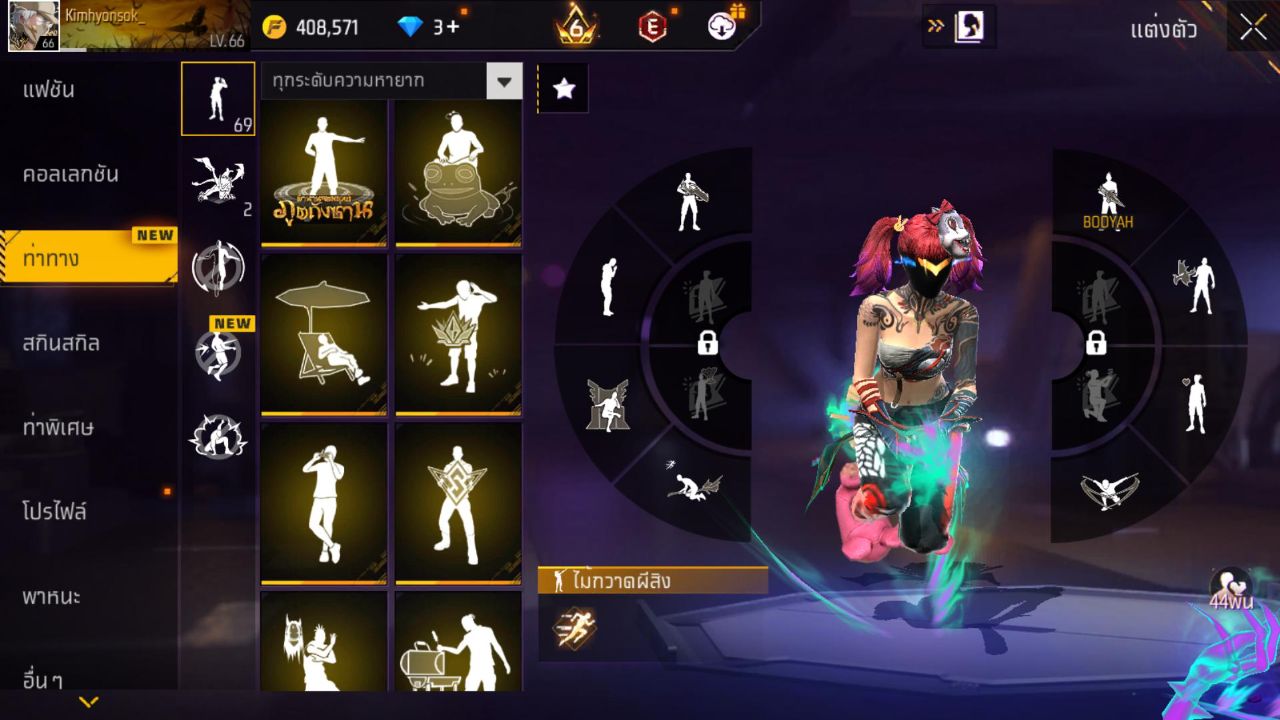
Task: Open the แฟชั่น fashion category
Action: coord(49,90)
